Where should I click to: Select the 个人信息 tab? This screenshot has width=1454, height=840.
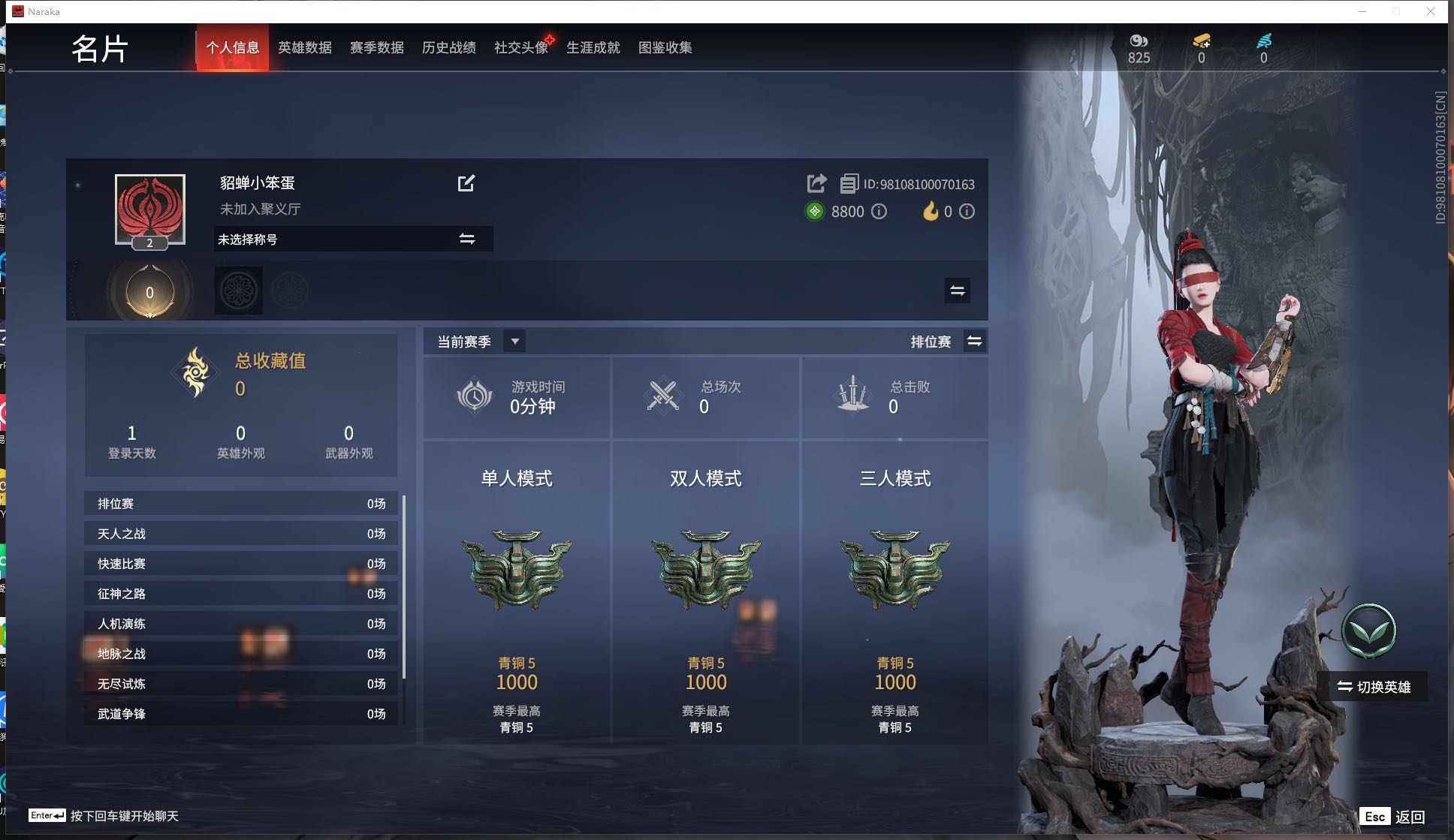232,48
